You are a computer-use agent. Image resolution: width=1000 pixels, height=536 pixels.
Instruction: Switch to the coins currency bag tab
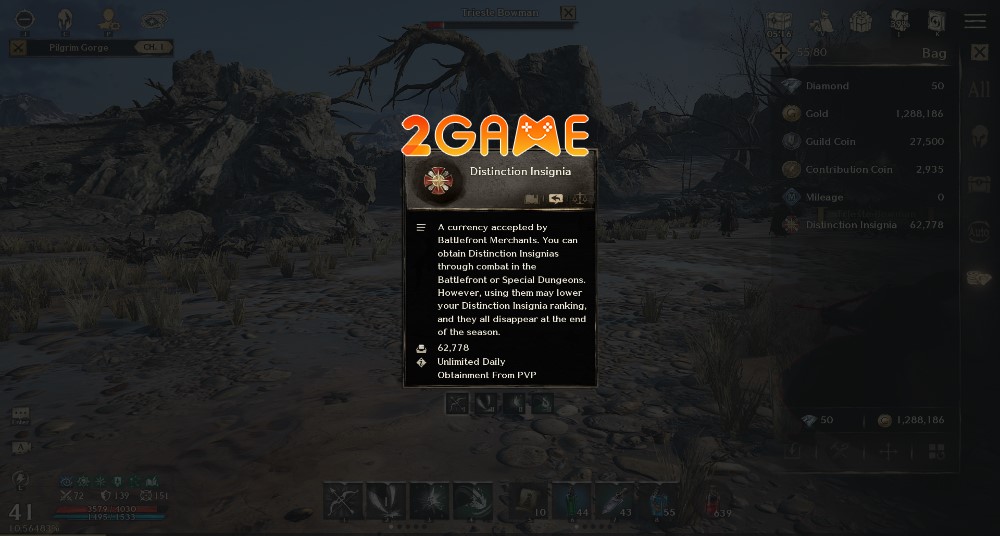point(979,279)
